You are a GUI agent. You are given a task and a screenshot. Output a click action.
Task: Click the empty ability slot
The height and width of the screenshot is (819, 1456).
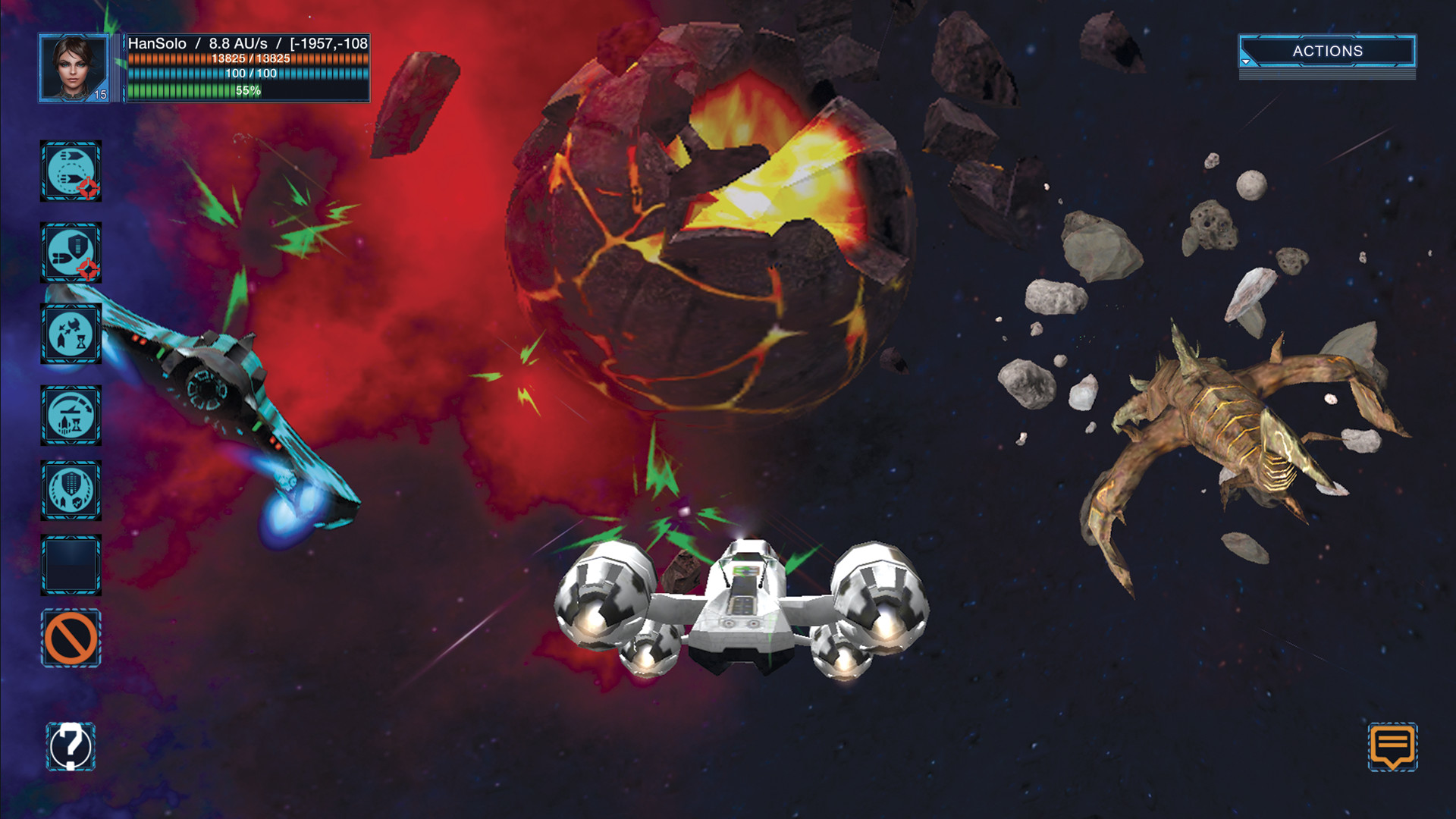(x=72, y=561)
